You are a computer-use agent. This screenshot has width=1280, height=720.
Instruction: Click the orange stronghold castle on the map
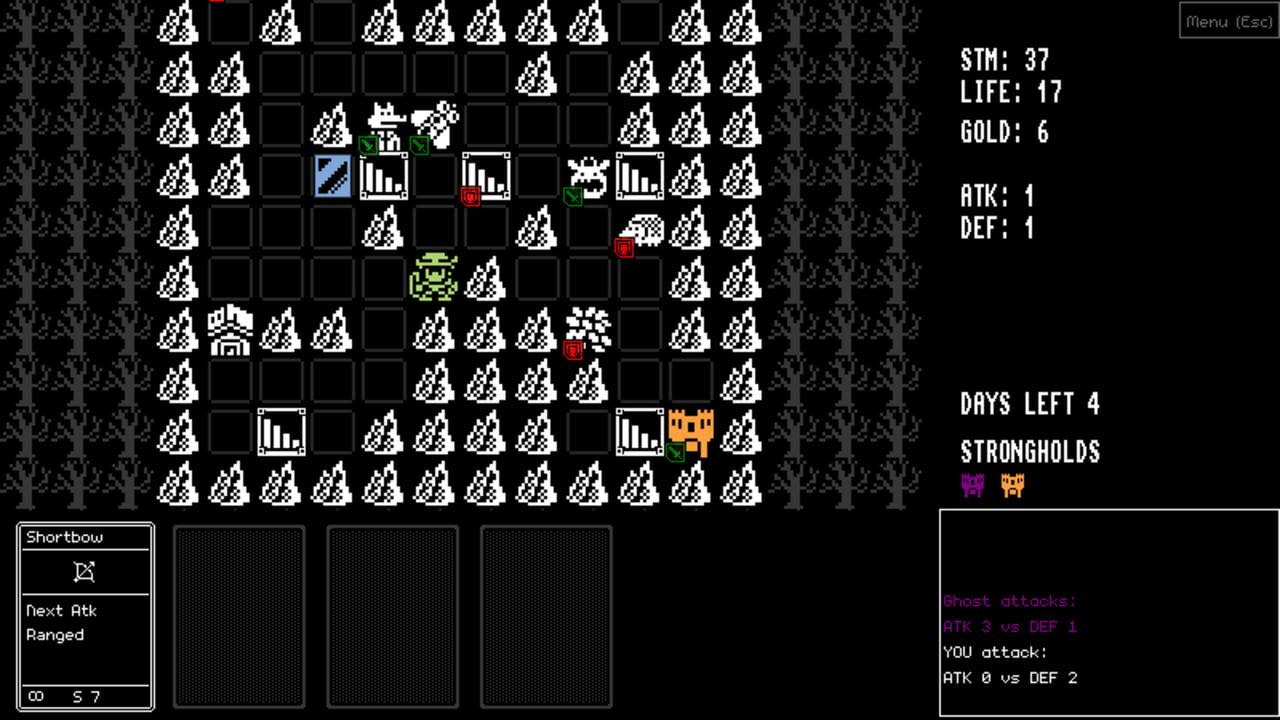(690, 430)
